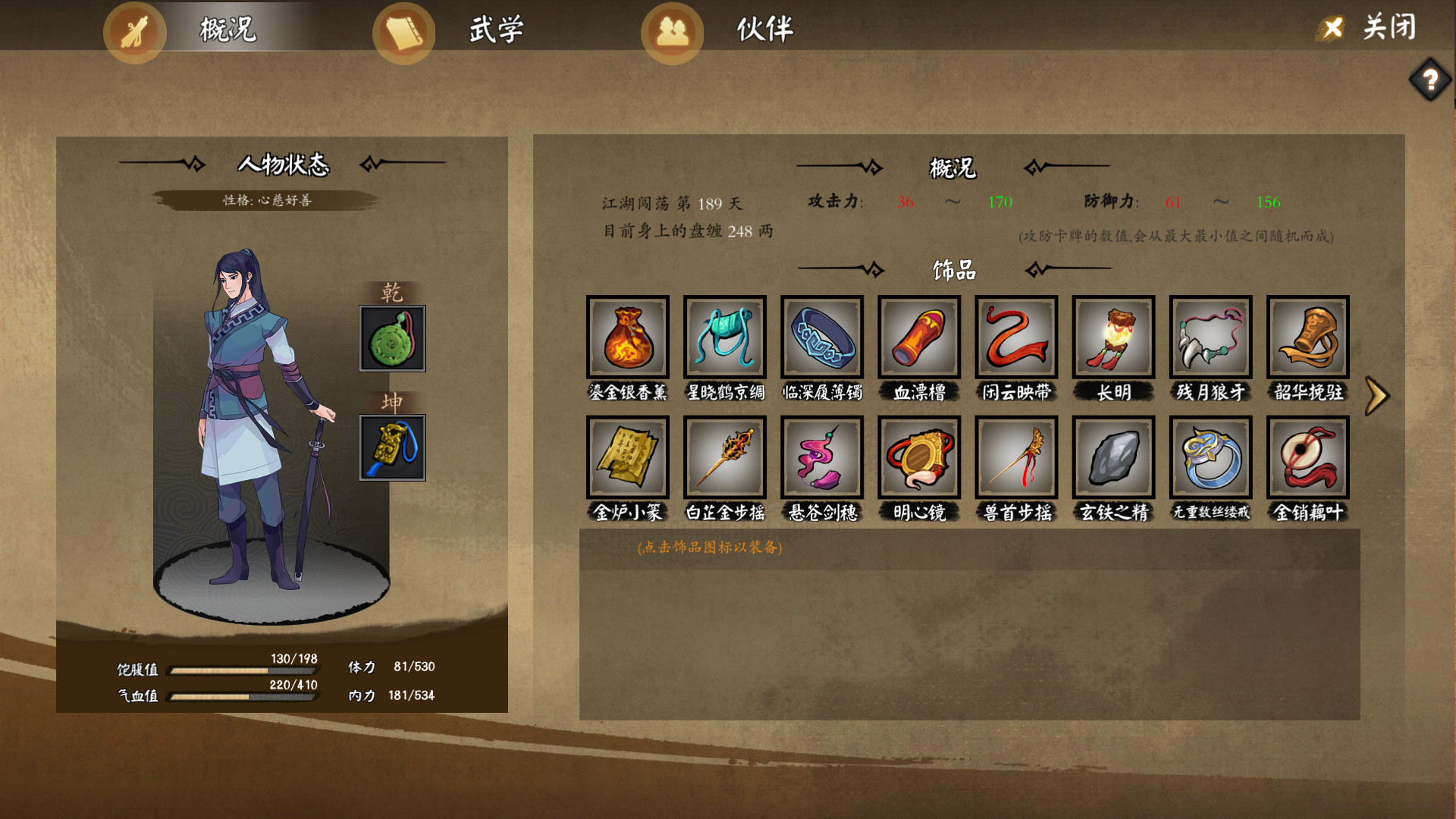This screenshot has width=1456, height=819.
Task: Equip the 金销藕叶 accessory
Action: pos(1307,457)
